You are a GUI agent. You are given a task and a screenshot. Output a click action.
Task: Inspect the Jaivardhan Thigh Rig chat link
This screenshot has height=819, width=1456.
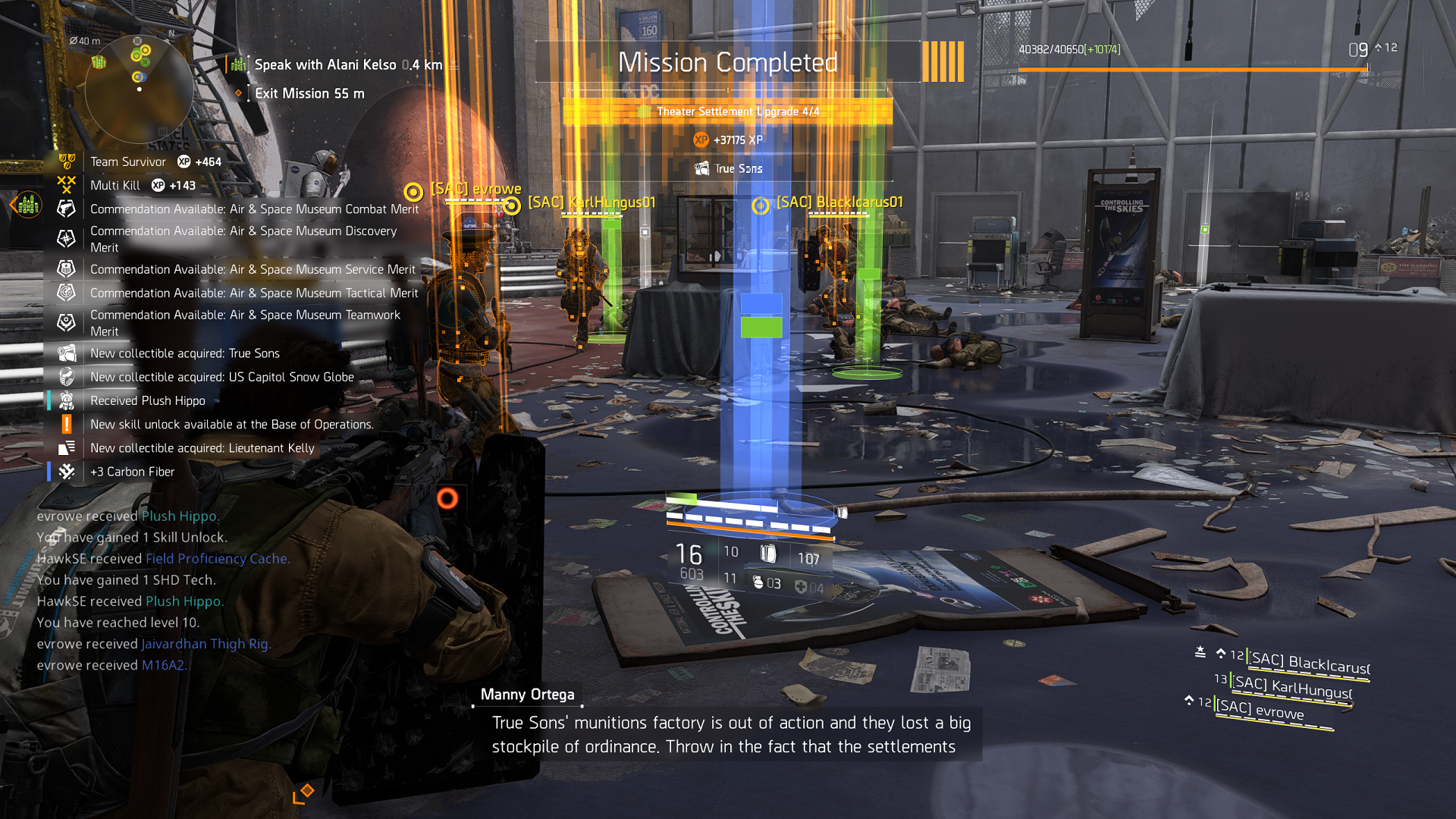click(206, 644)
